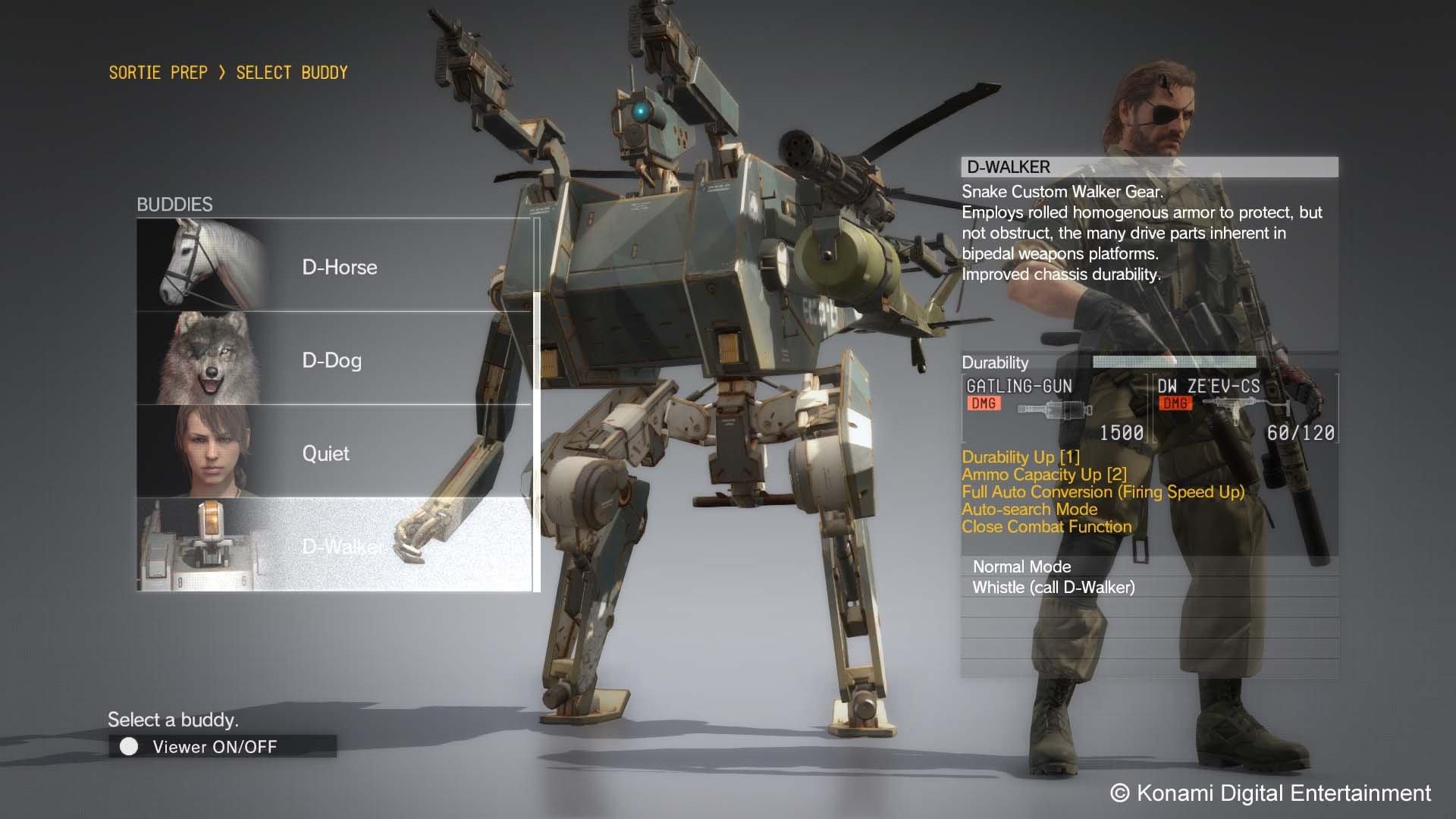Click the DMG badge under GATLING-GUN

point(983,403)
